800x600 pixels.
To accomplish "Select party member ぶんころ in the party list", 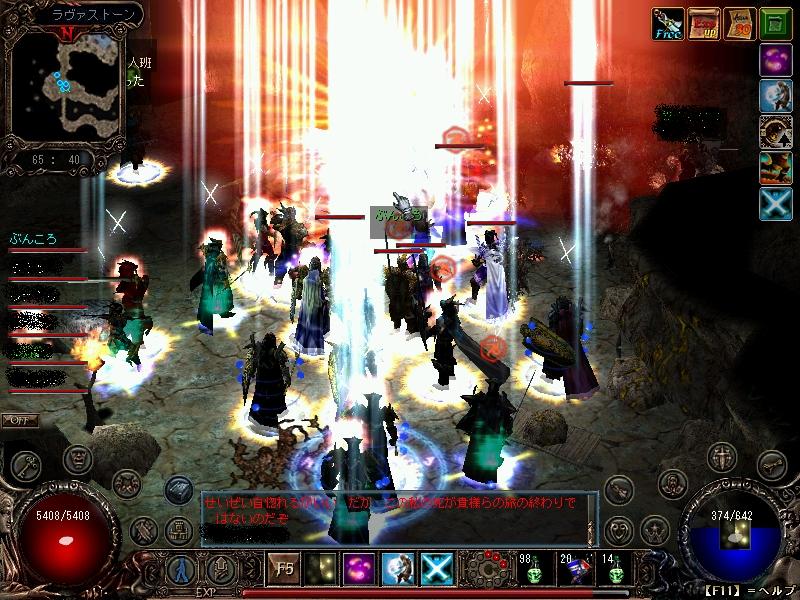I will click(x=34, y=239).
